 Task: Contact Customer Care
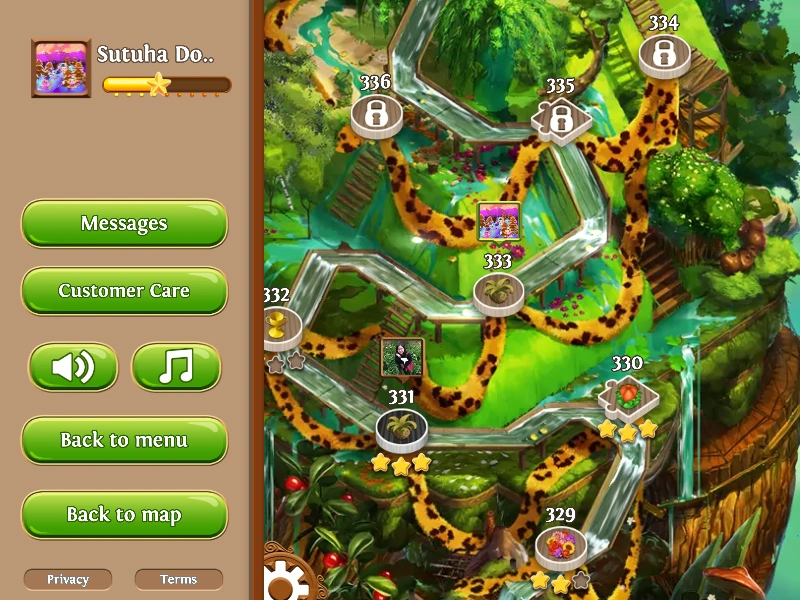[124, 291]
